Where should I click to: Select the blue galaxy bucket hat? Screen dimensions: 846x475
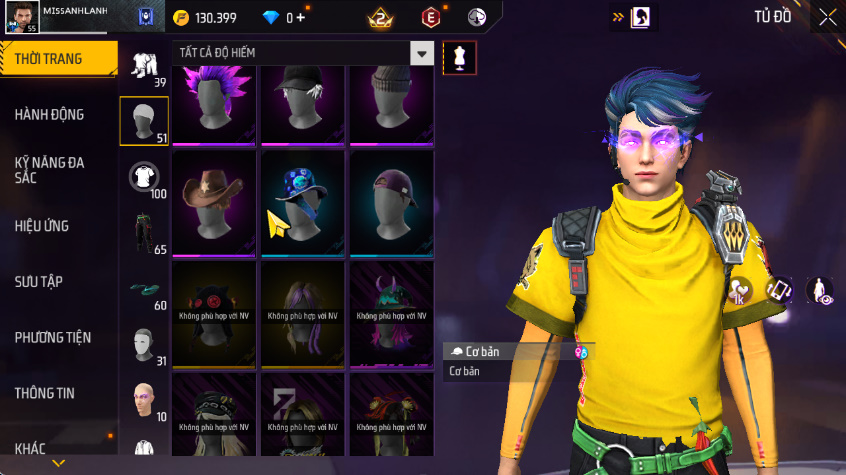coord(303,198)
